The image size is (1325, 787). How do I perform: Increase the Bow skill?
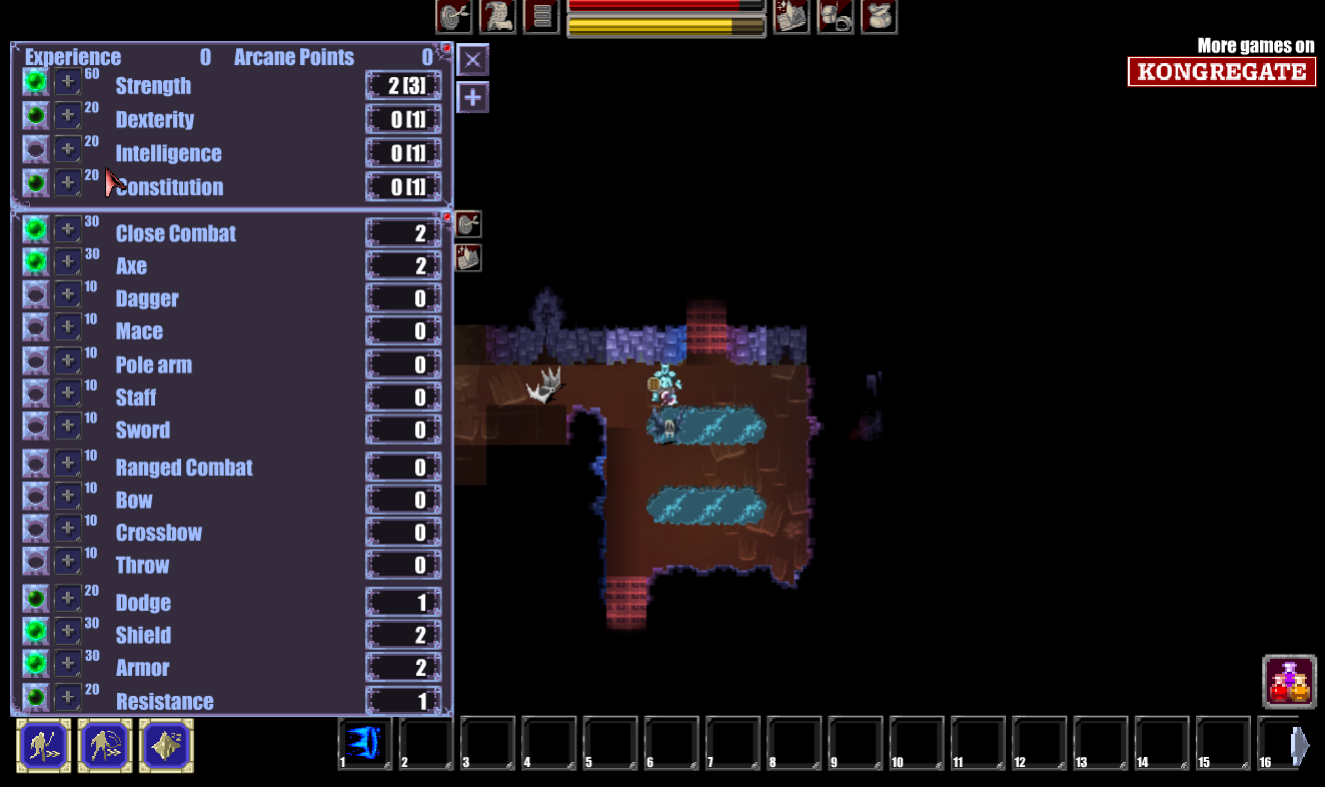[x=67, y=496]
